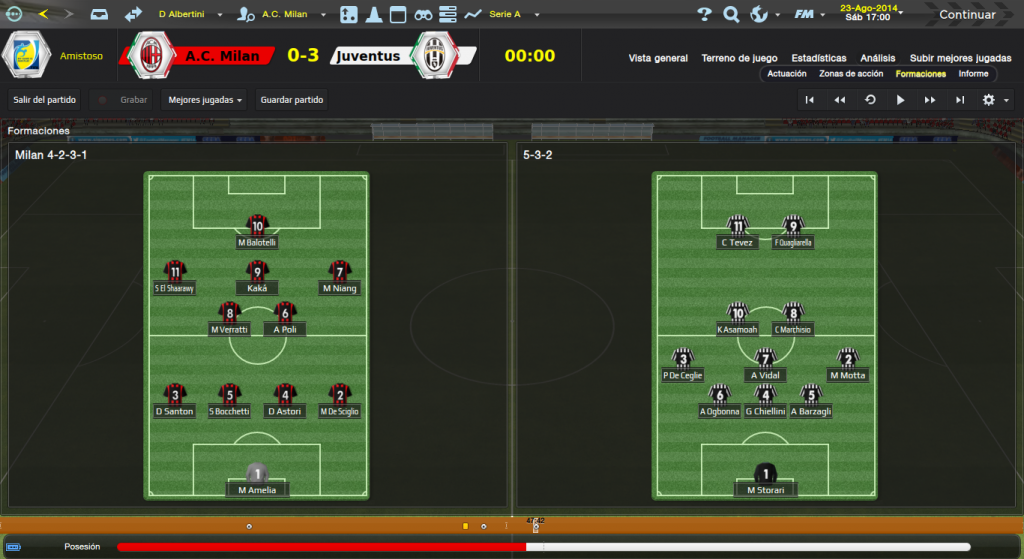Save the match with Guardar partido
The width and height of the screenshot is (1024, 559).
coord(292,100)
